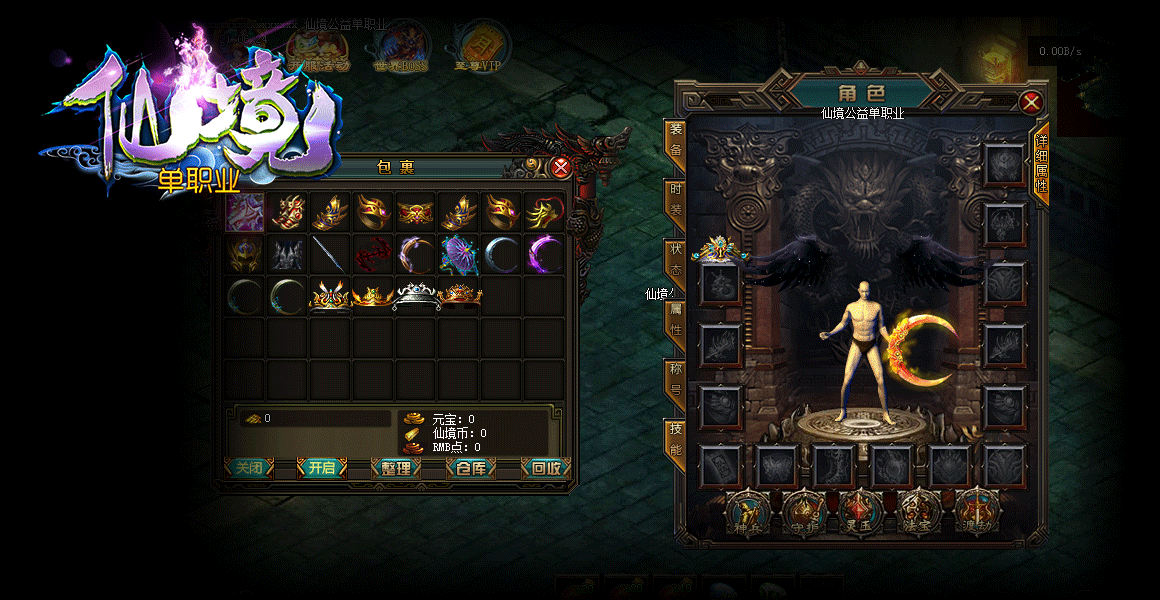Screen dimensions: 1160x600
Task: Close the 包裹 inventory window
Action: tap(561, 168)
